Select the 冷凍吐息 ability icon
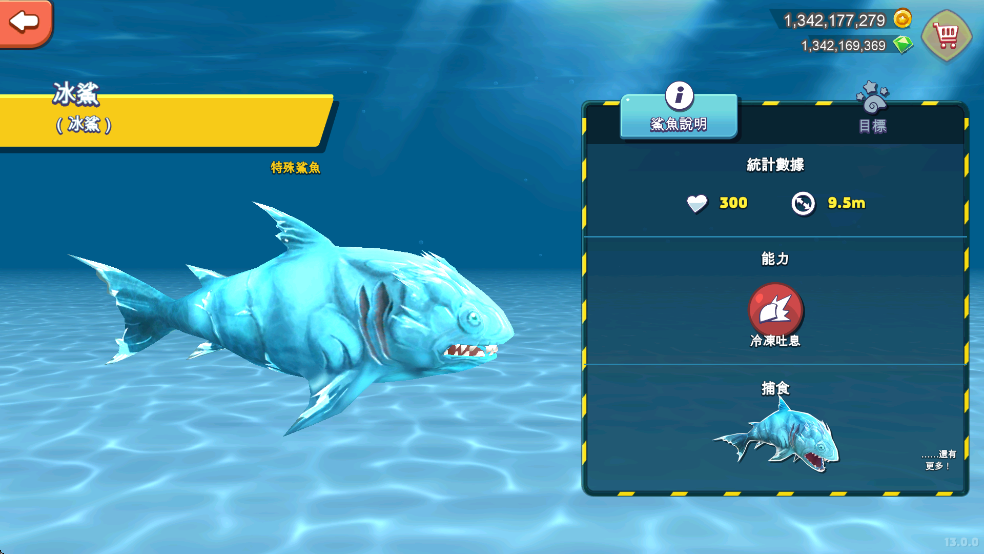This screenshot has width=984, height=554. [775, 309]
